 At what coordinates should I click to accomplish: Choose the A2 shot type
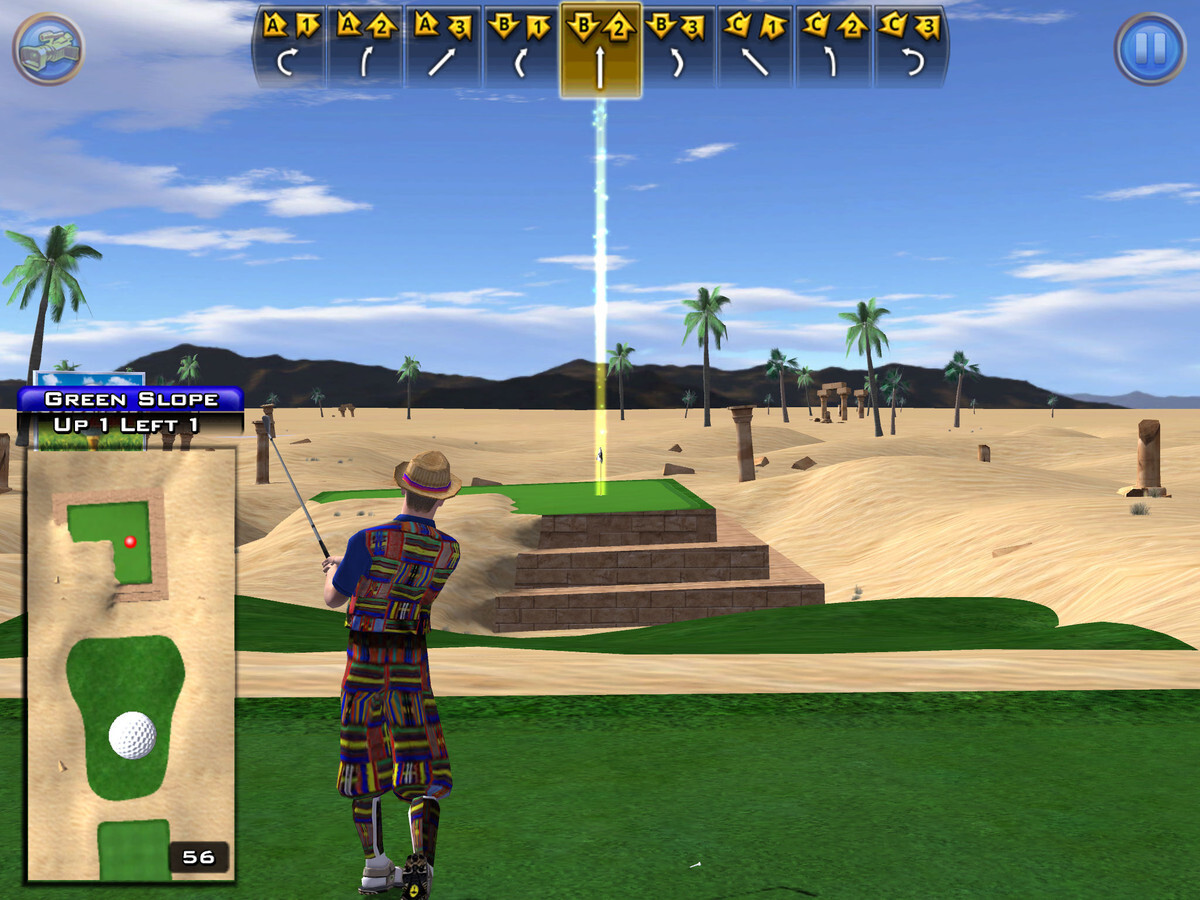[x=365, y=47]
